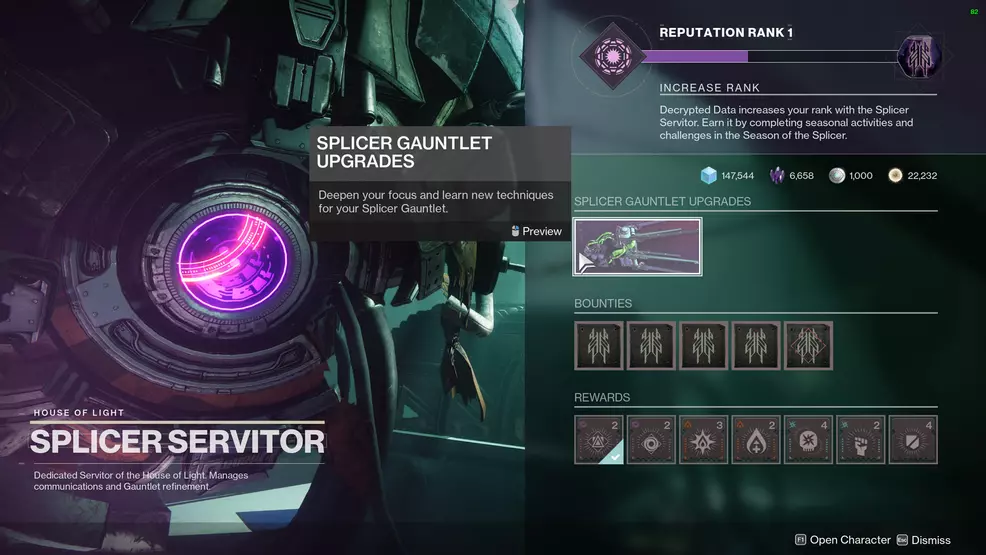This screenshot has width=986, height=555.
Task: Pick the starburst reward costing 3
Action: 703,440
